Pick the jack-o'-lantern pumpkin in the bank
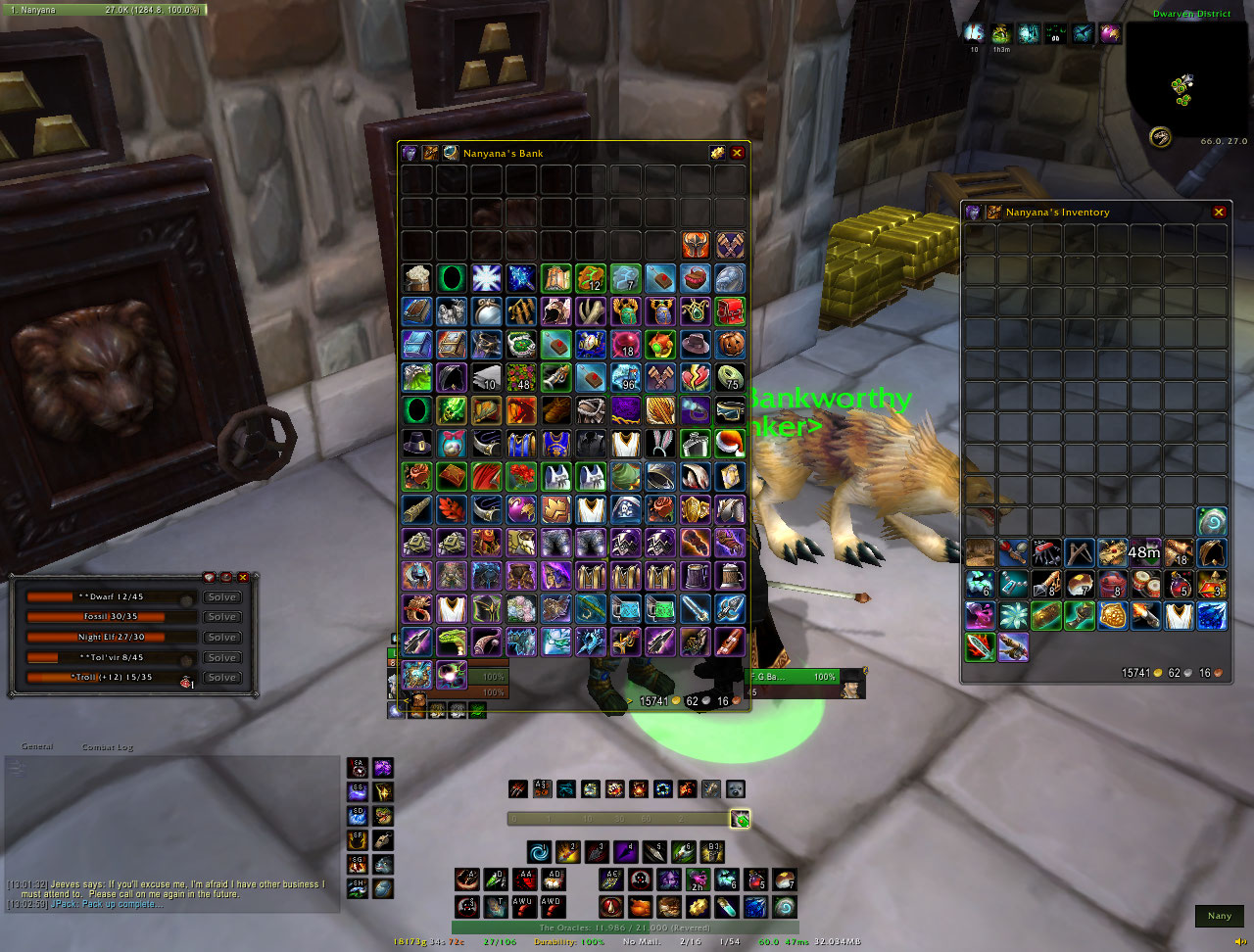The image size is (1254, 952). tap(730, 345)
